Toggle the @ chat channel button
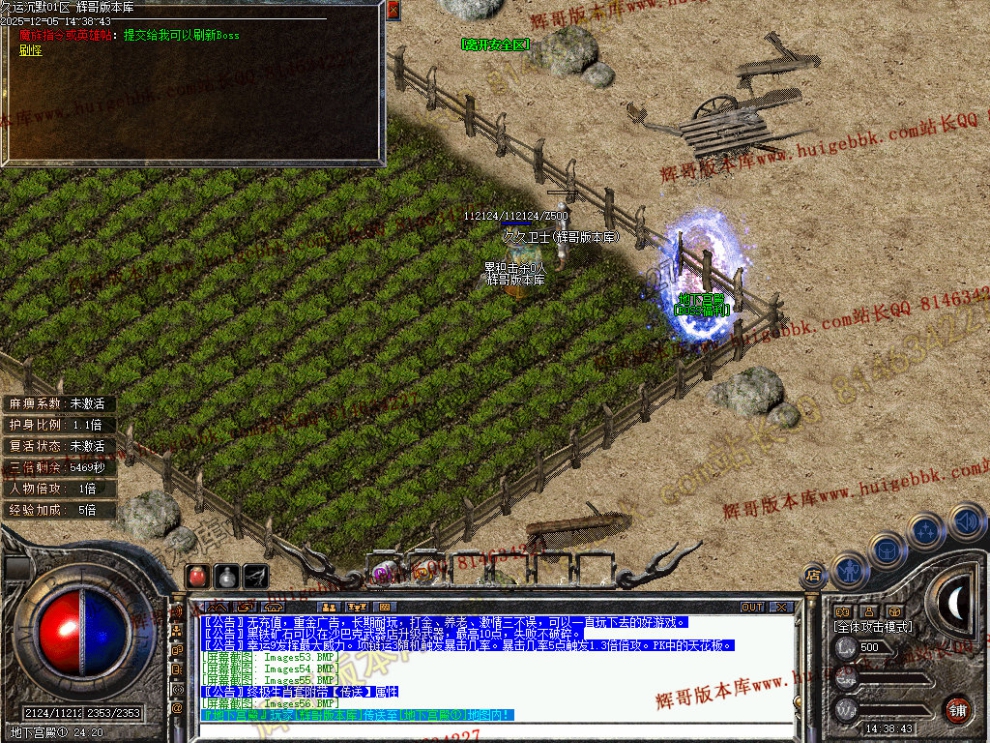The width and height of the screenshot is (990, 743). click(178, 707)
